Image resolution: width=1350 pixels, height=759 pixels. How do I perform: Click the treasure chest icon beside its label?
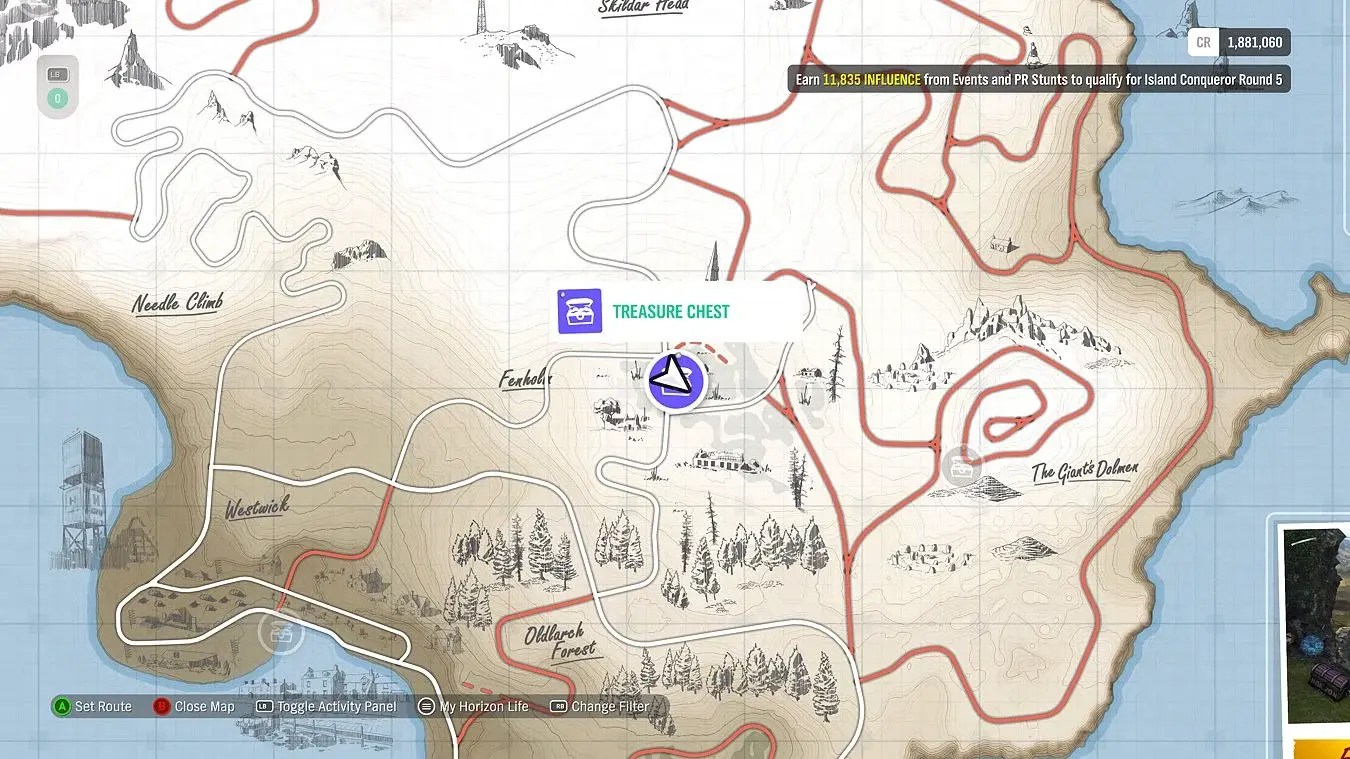coord(580,311)
